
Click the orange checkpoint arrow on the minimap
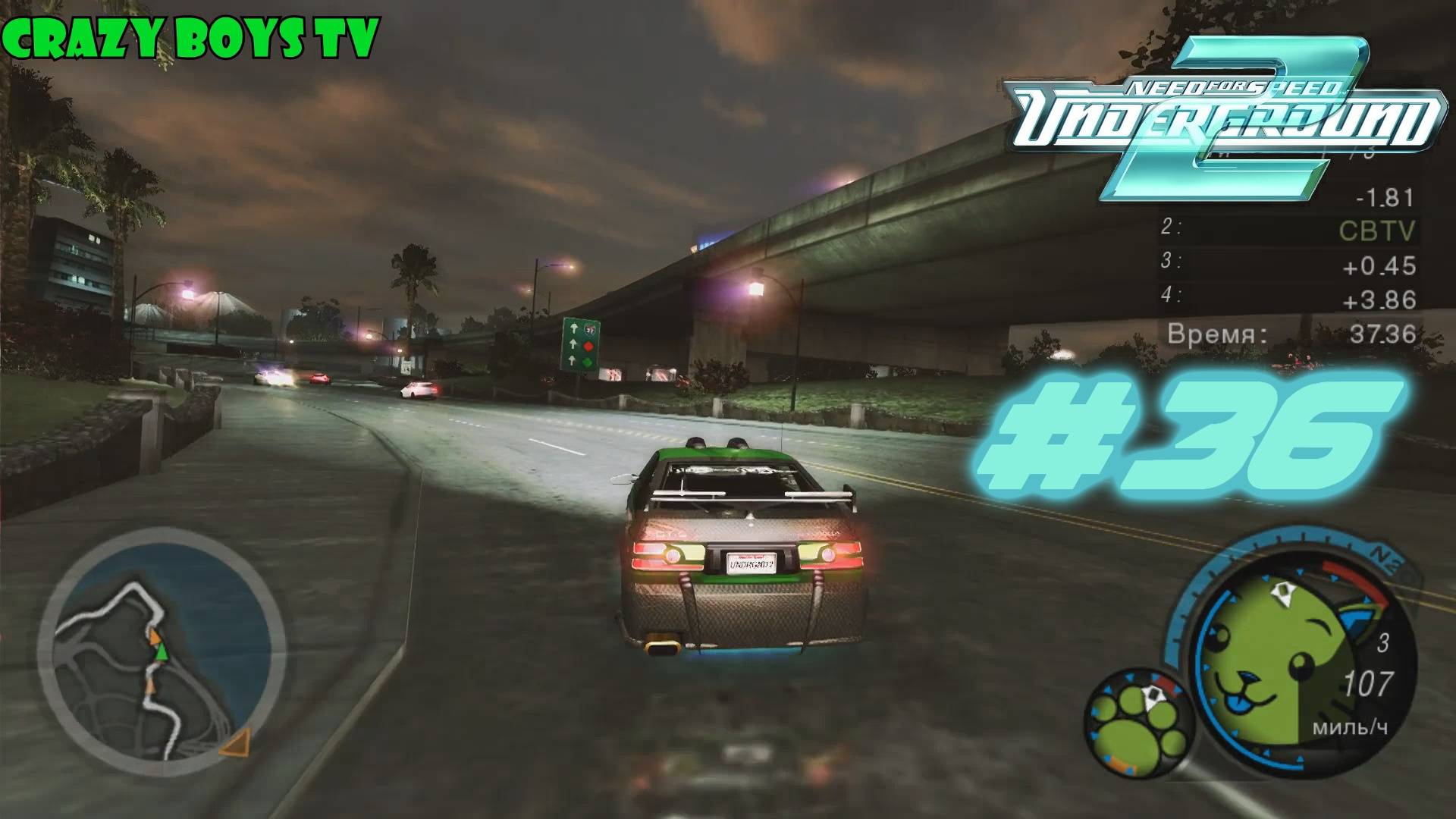pos(155,635)
